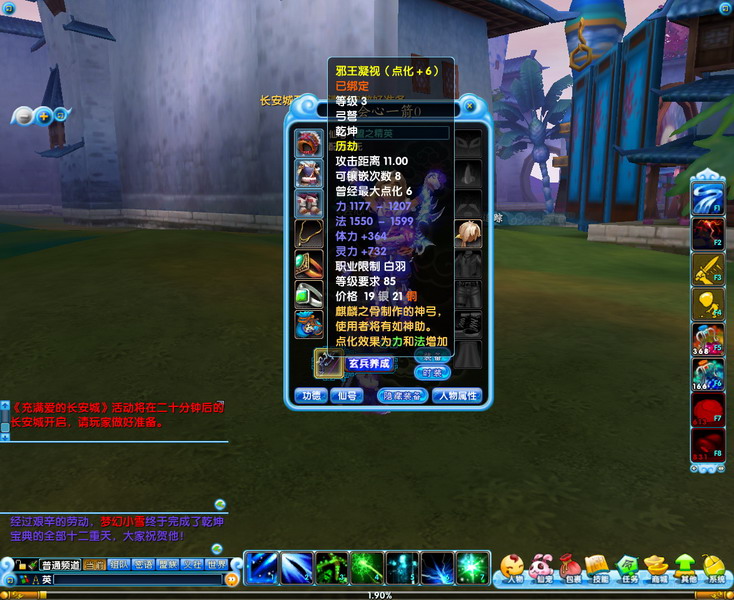Image resolution: width=734 pixels, height=600 pixels.
Task: Use the F3 golden sword skill
Action: pyautogui.click(x=707, y=268)
